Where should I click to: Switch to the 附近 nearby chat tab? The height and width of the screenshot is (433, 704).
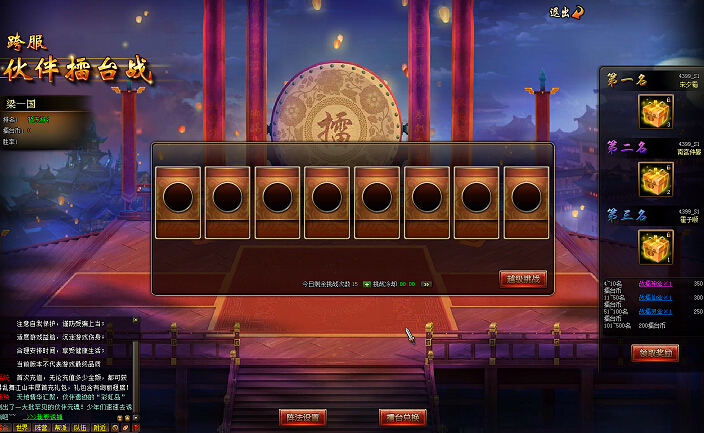tap(99, 427)
